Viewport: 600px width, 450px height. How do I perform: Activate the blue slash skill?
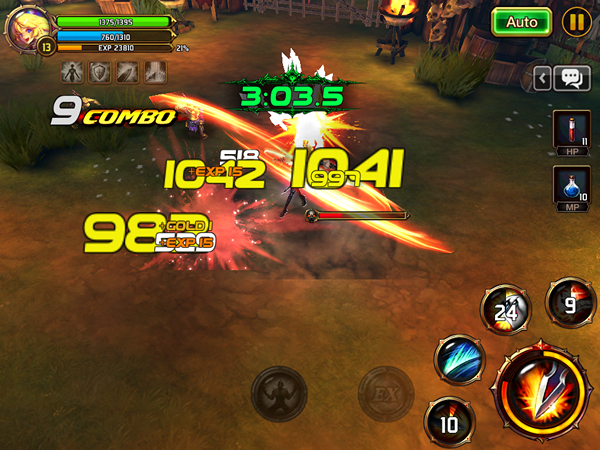tap(459, 359)
